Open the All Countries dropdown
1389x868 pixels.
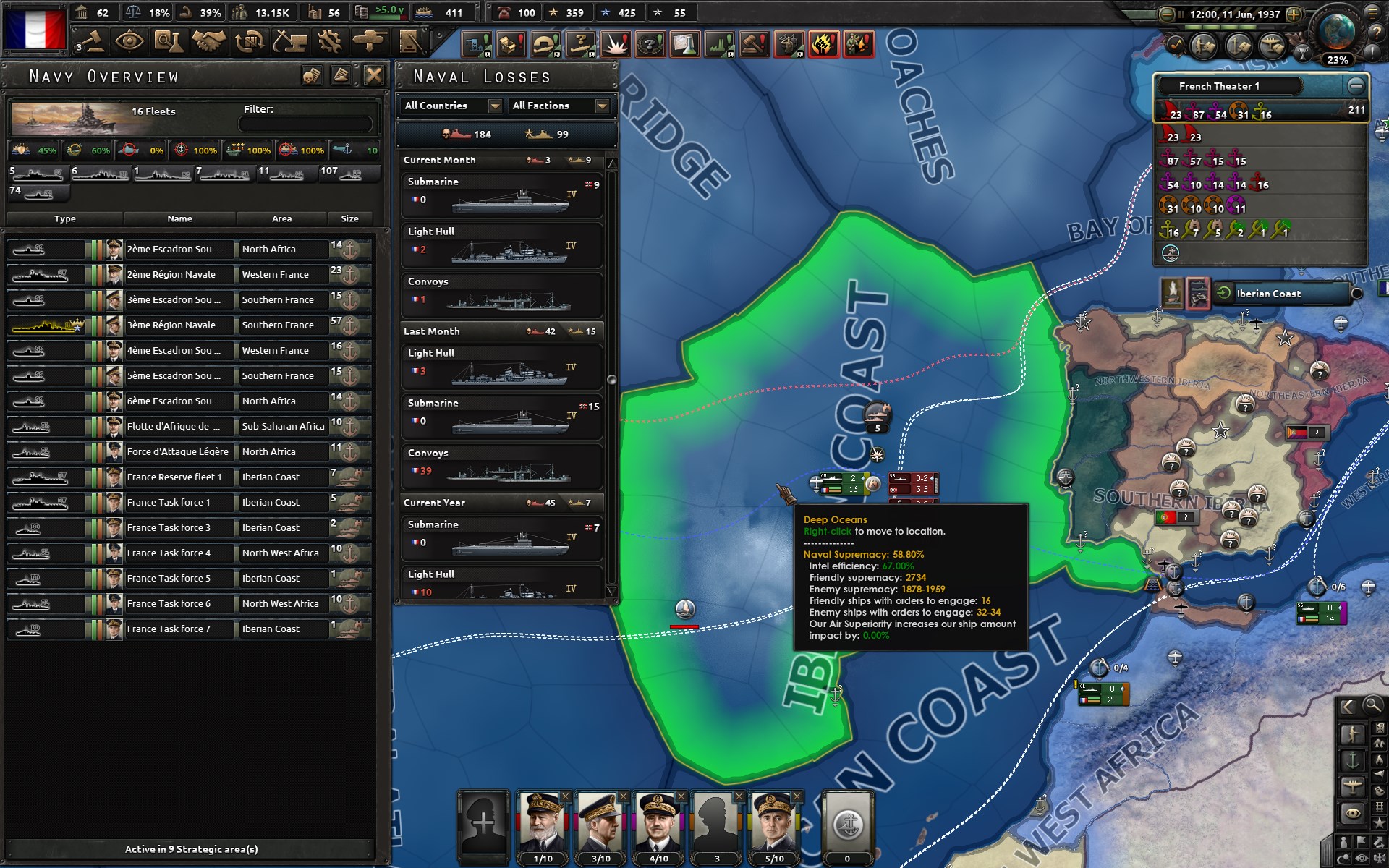(450, 106)
